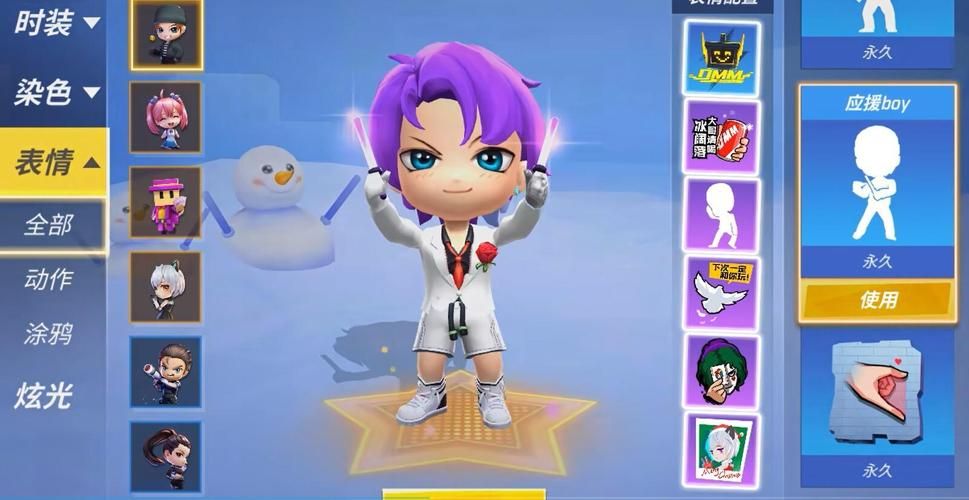Choose the blocky pixel character with purple hat
This screenshot has height=500, width=969.
[165, 201]
